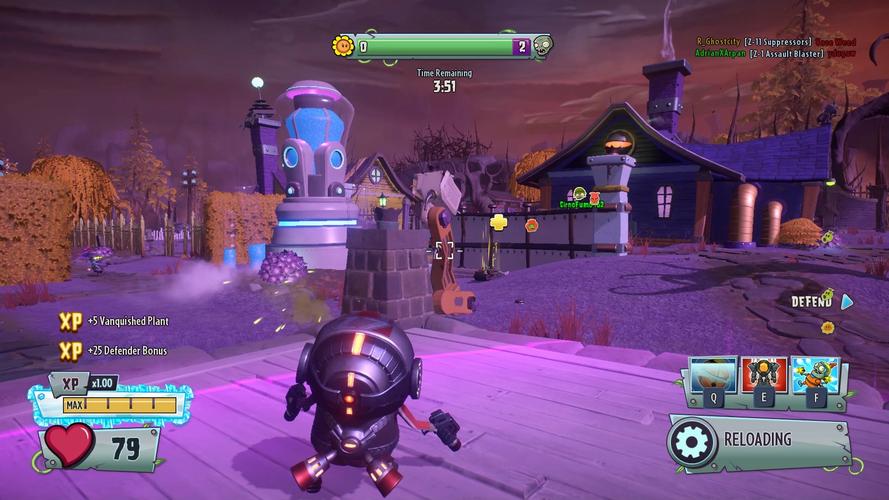Select the zombie team head icon
Screen dimensions: 889x500
click(542, 46)
